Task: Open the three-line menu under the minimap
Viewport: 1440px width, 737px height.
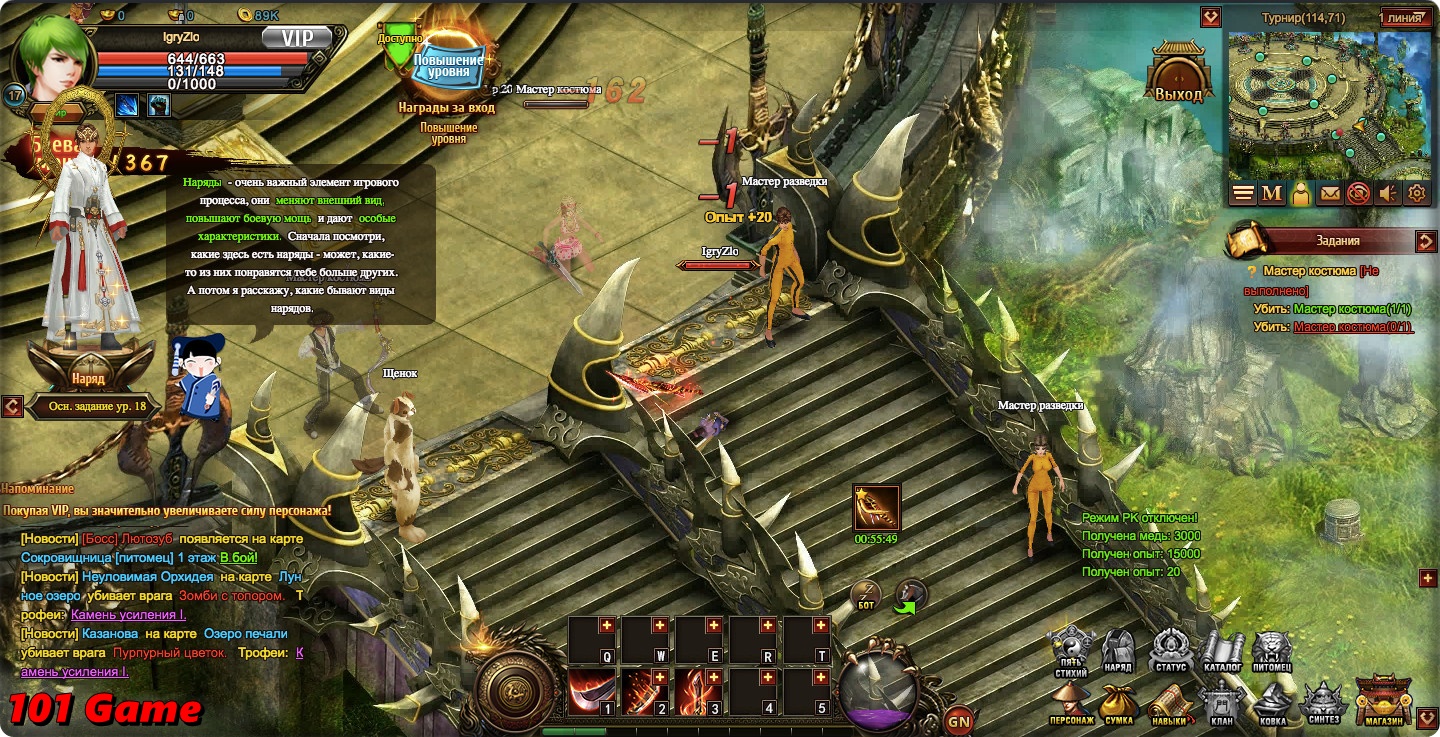Action: pos(1241,193)
